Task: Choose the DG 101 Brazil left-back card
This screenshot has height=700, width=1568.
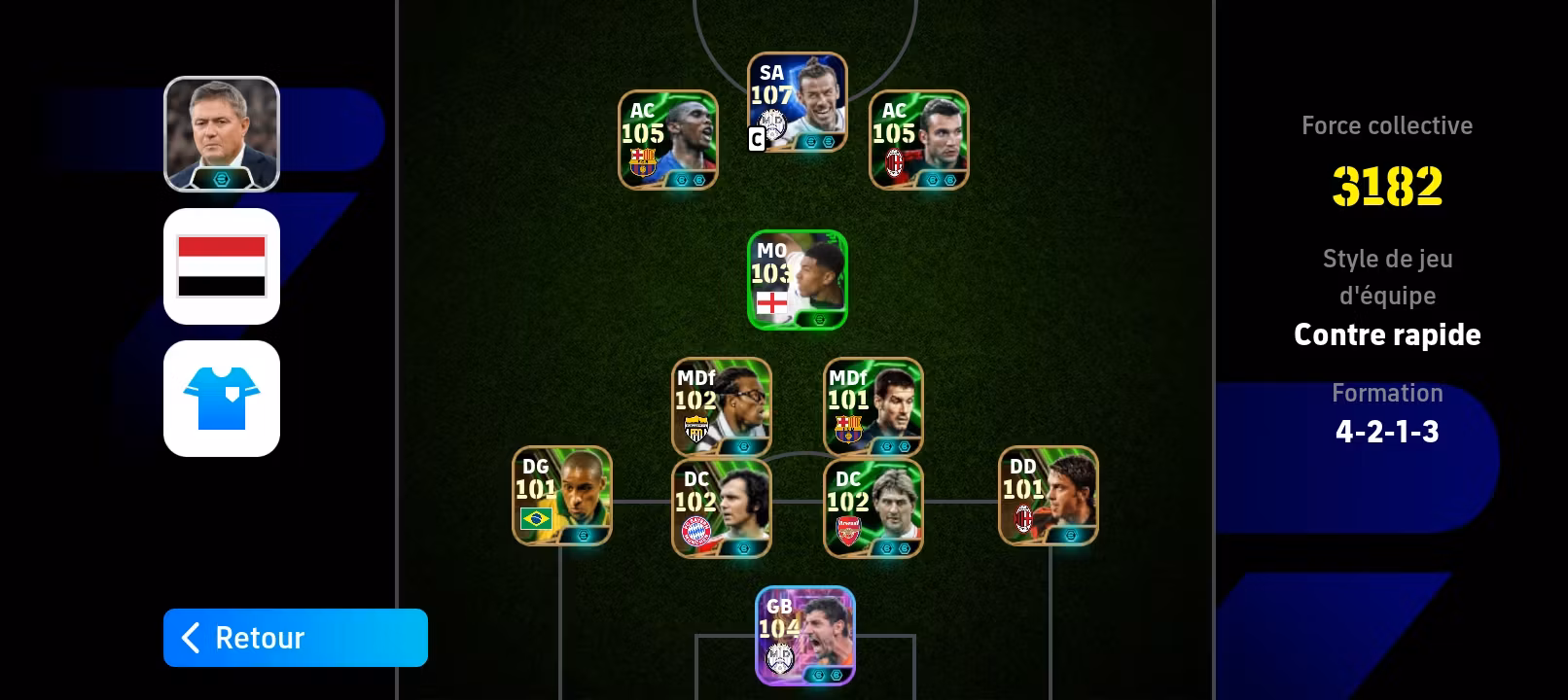Action: pos(562,496)
